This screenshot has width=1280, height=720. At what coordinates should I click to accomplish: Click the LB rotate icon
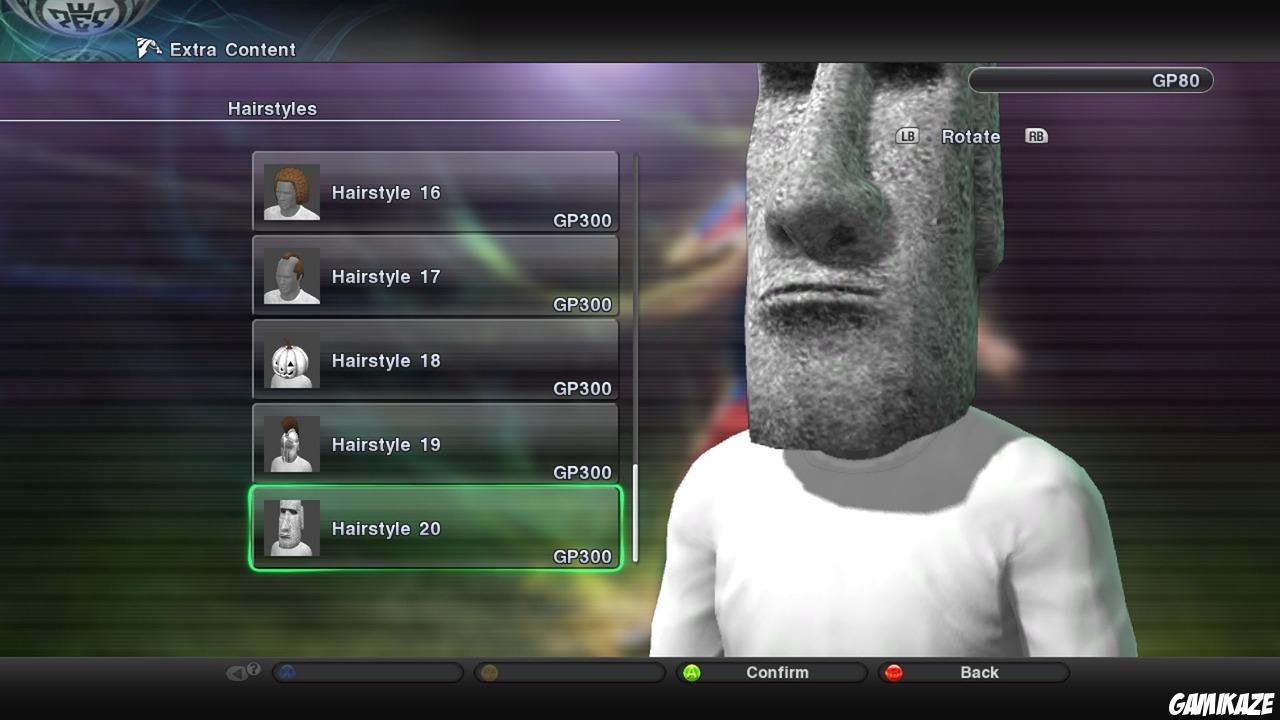[906, 136]
